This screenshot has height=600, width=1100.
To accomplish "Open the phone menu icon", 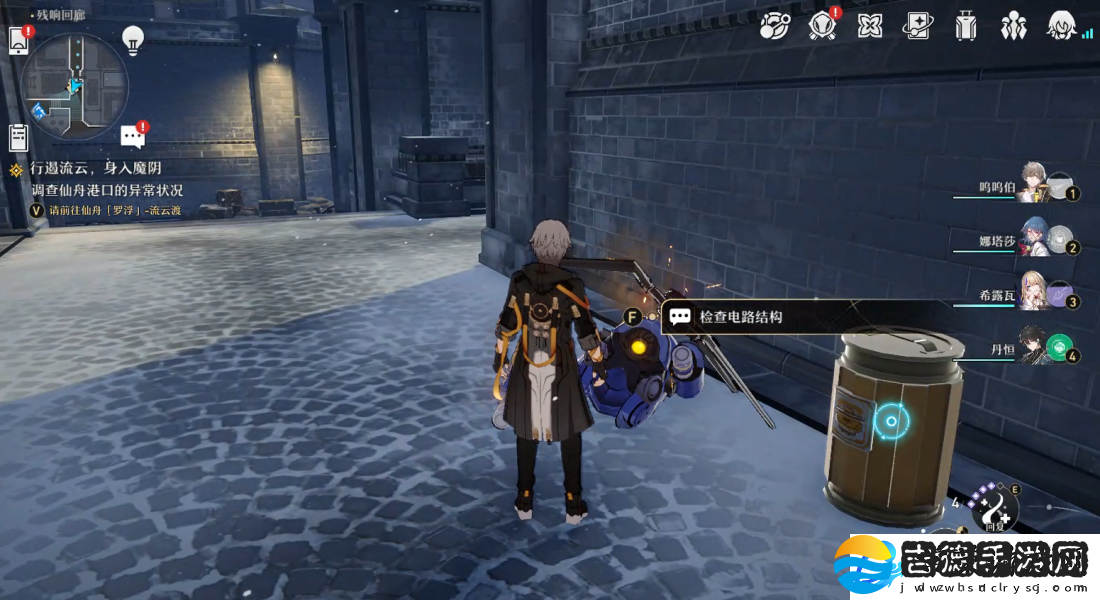I will pos(18,40).
